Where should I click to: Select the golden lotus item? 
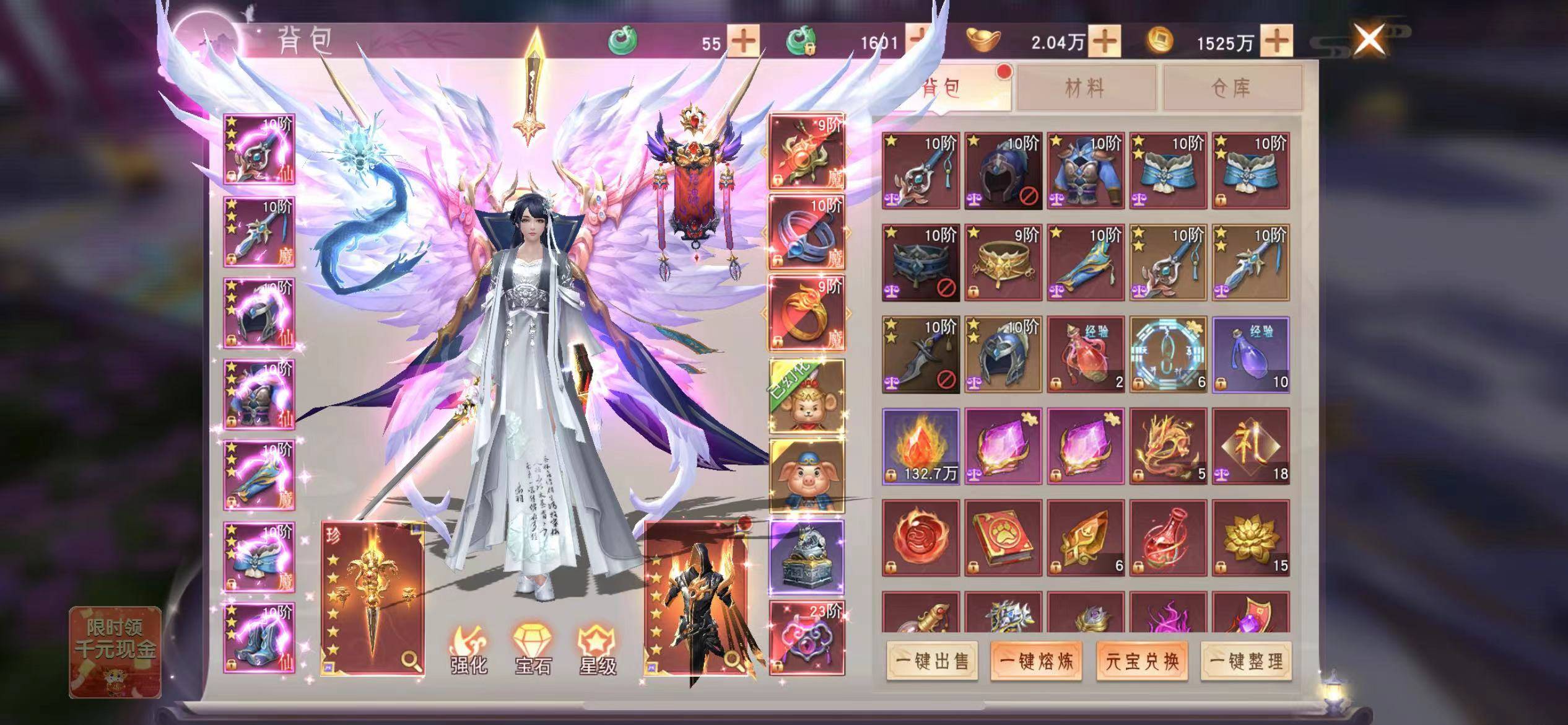click(1251, 538)
